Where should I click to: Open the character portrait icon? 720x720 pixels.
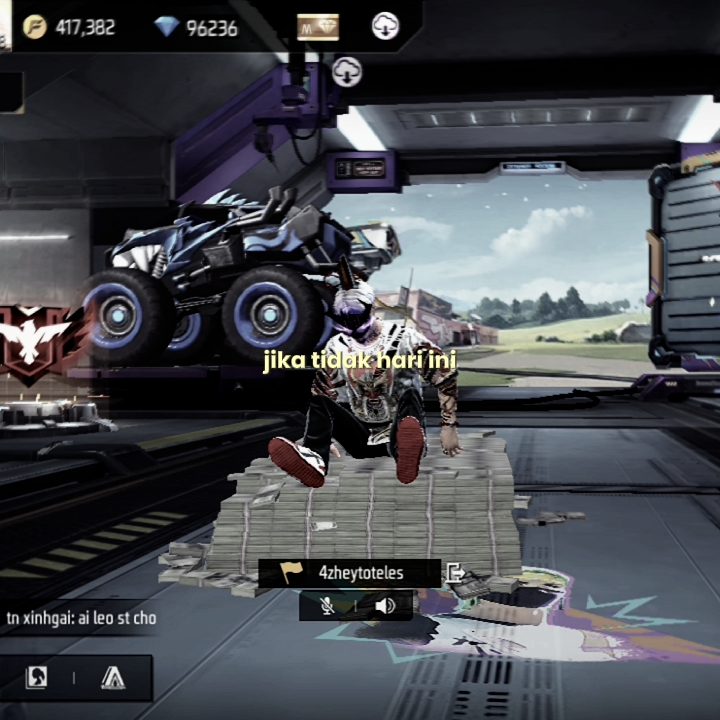(x=37, y=678)
